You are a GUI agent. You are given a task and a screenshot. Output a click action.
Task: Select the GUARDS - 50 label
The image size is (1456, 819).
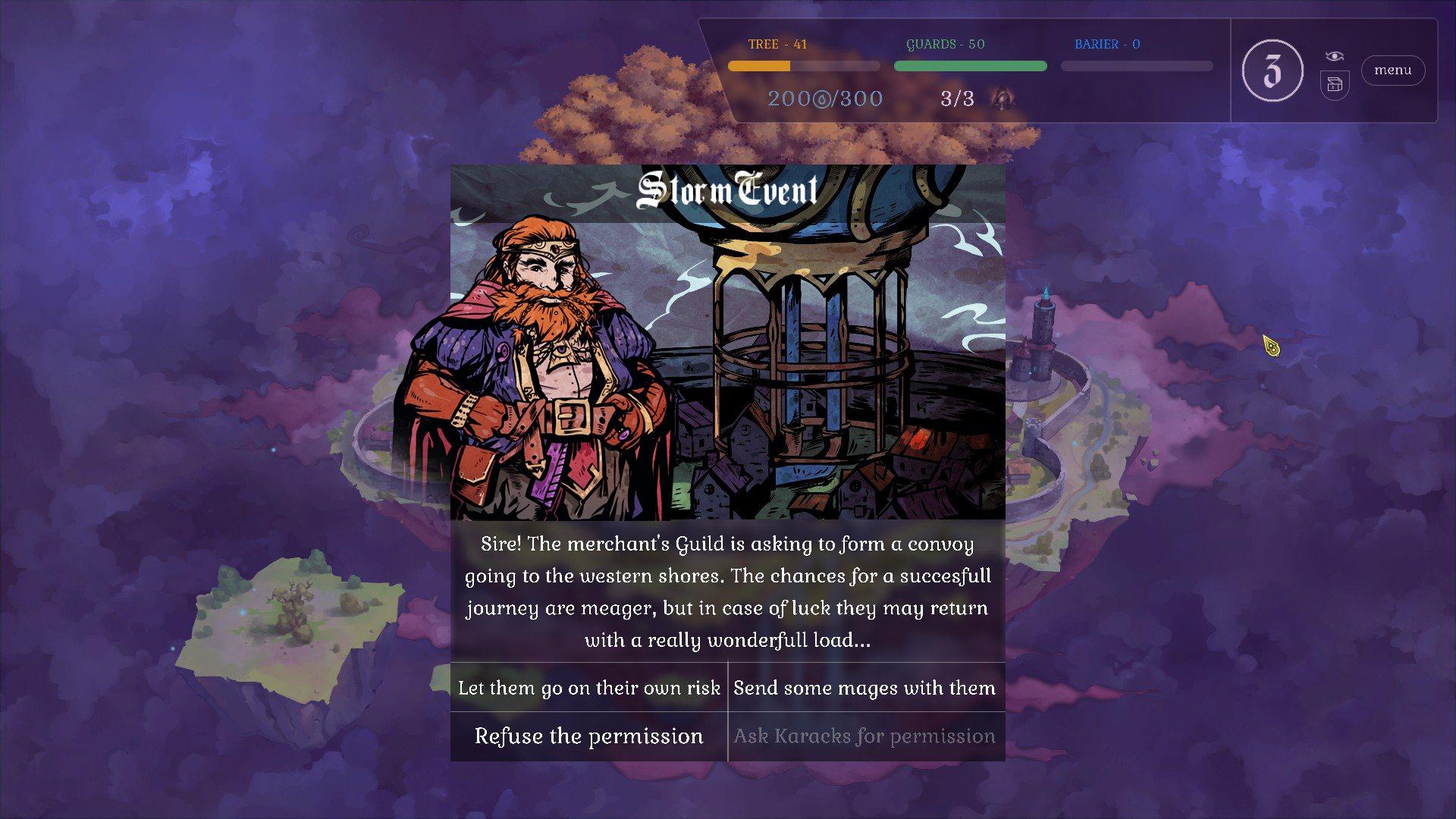pyautogui.click(x=945, y=44)
